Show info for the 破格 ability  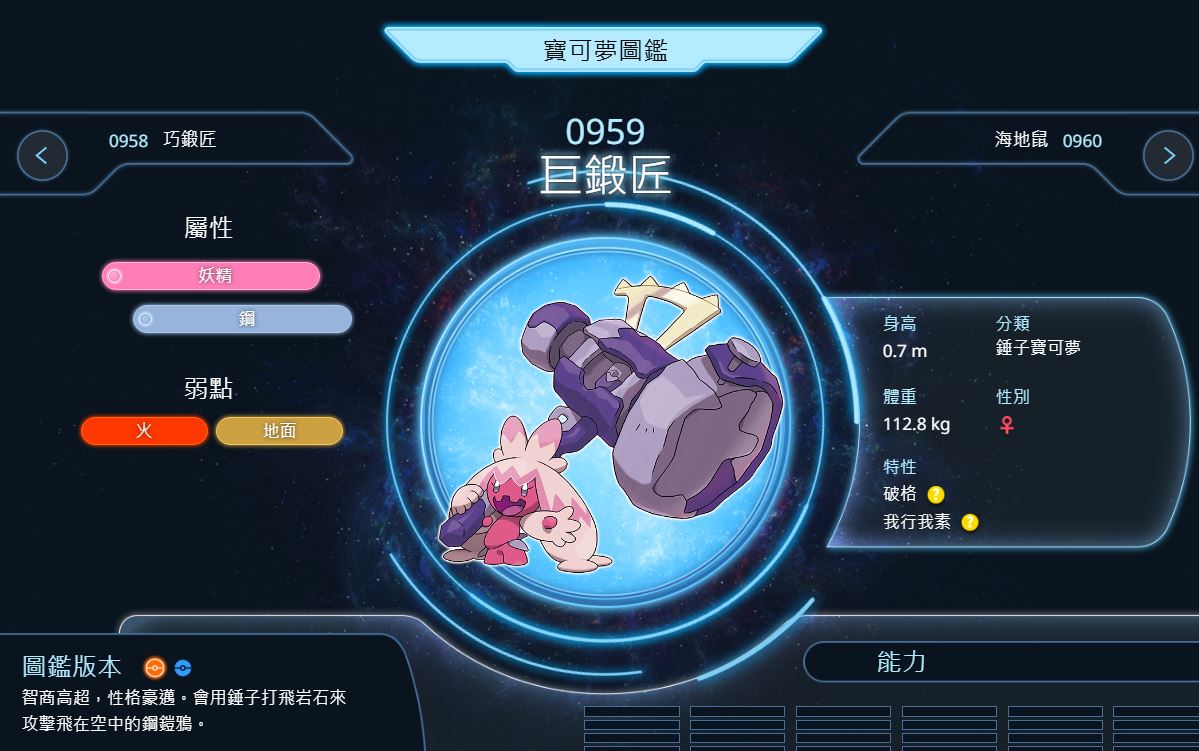[935, 494]
